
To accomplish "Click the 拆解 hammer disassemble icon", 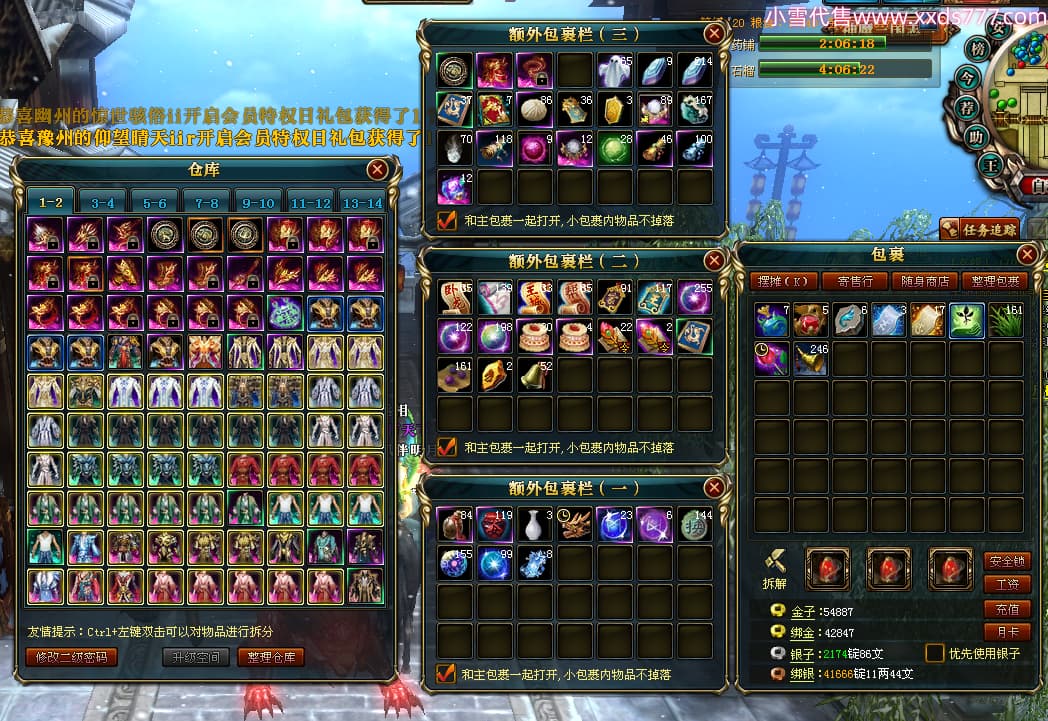I will click(777, 566).
